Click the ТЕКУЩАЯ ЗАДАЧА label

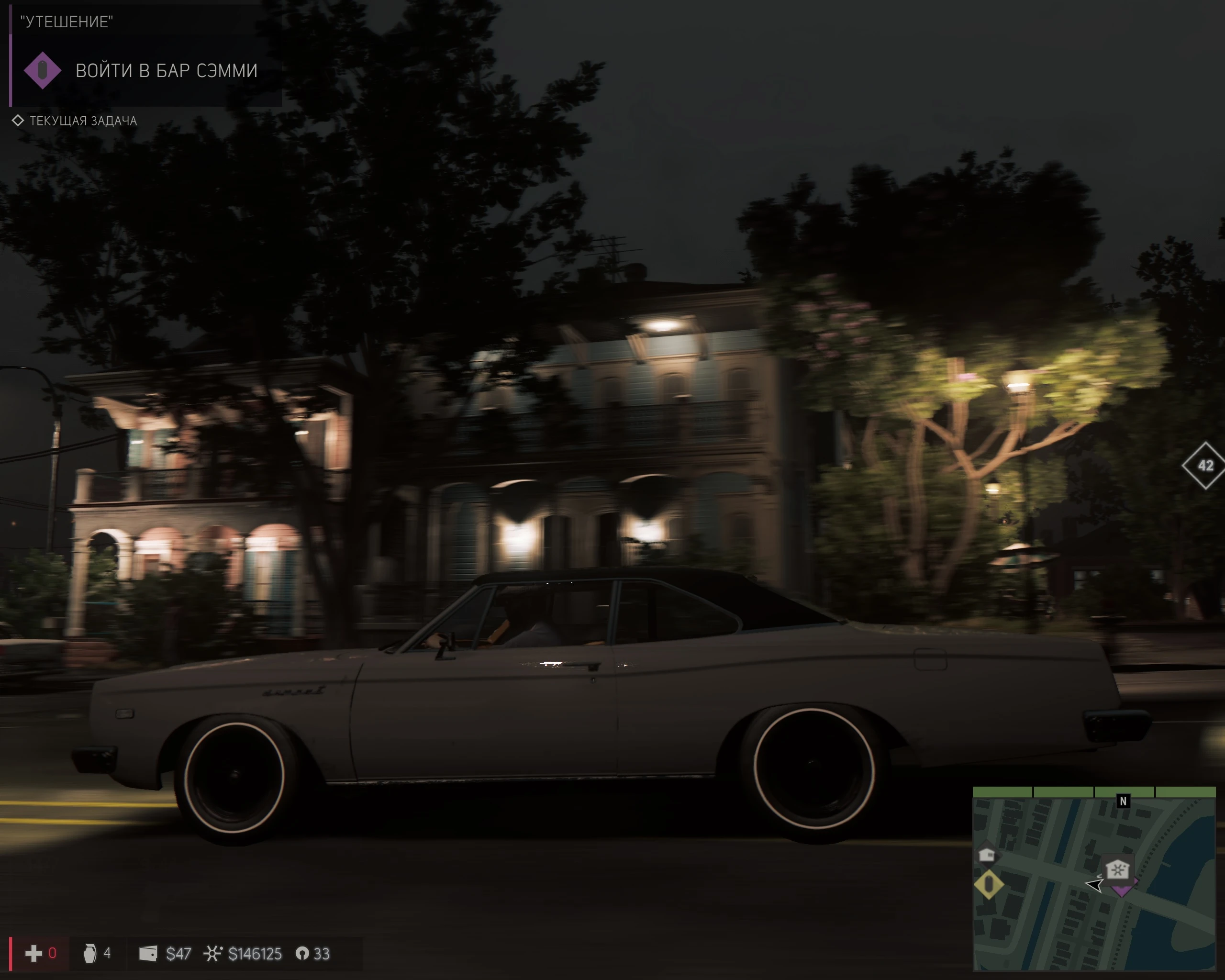tap(83, 121)
